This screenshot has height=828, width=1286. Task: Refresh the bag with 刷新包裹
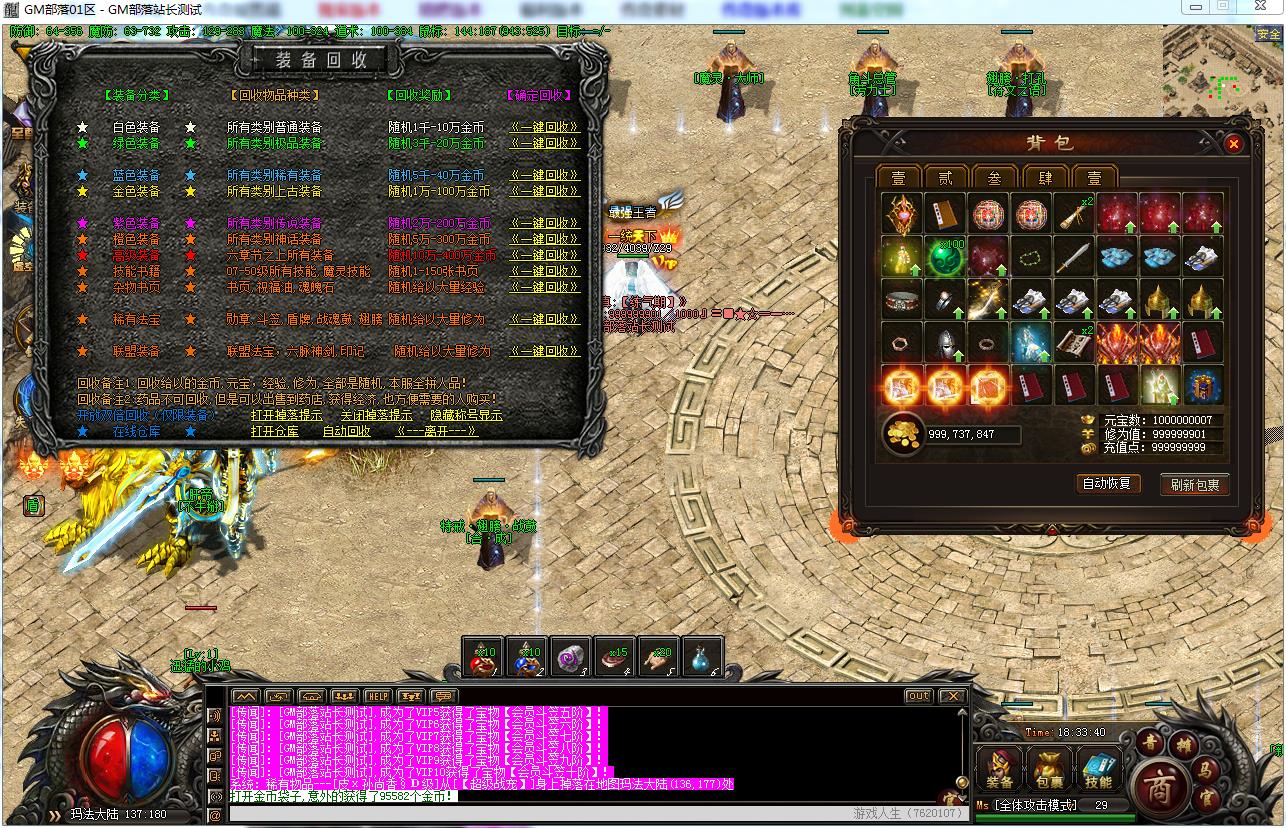point(1195,485)
